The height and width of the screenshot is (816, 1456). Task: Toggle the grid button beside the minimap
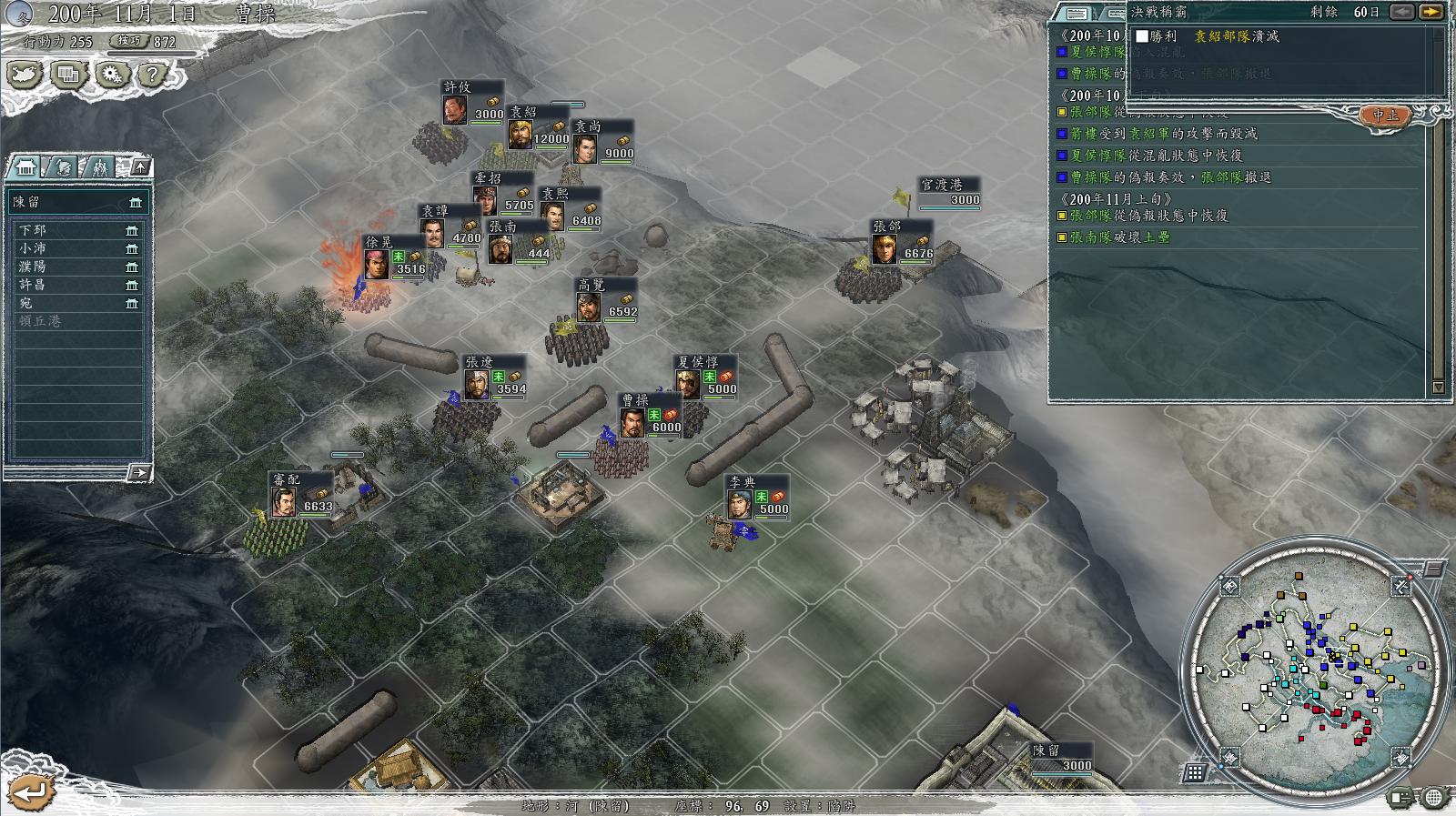pos(1195,772)
